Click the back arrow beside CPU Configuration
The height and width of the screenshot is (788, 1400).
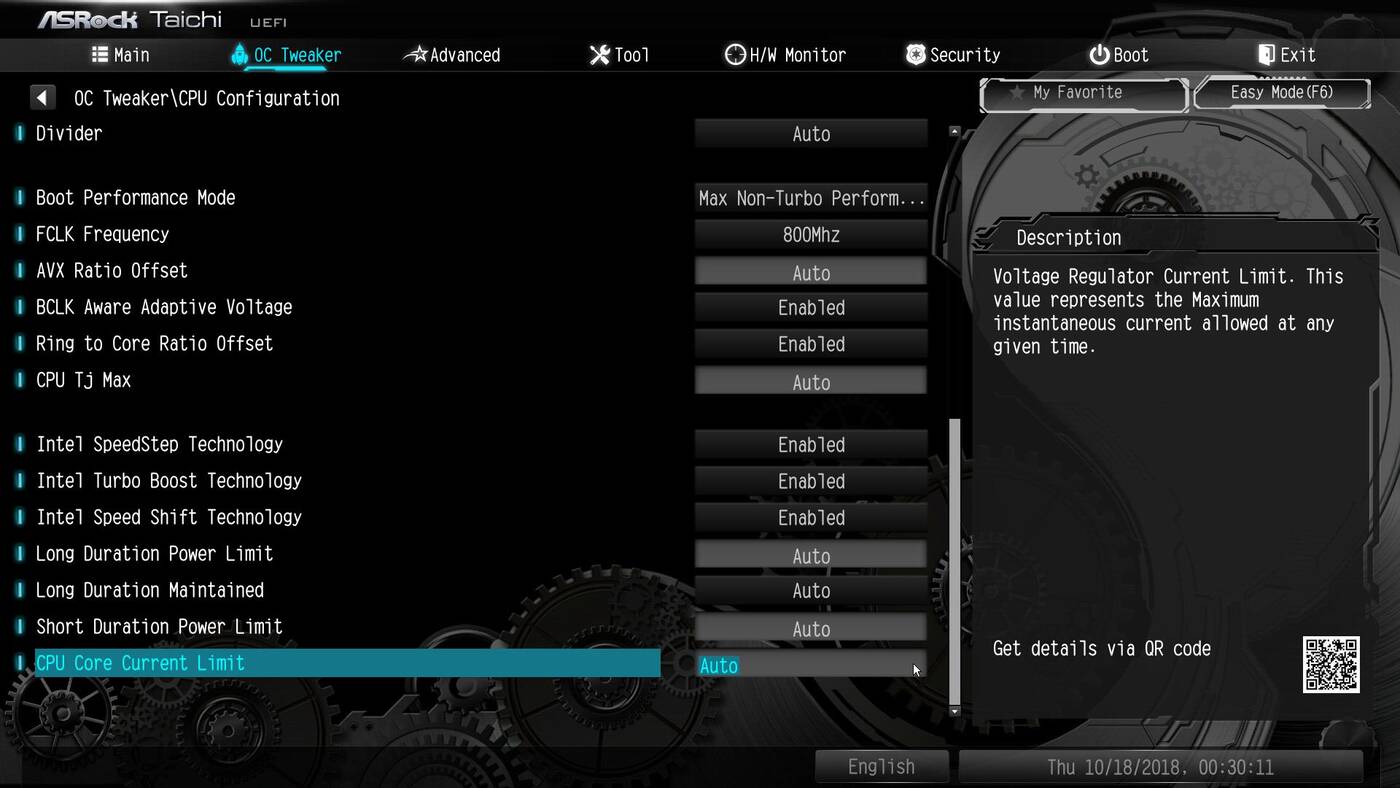[42, 98]
